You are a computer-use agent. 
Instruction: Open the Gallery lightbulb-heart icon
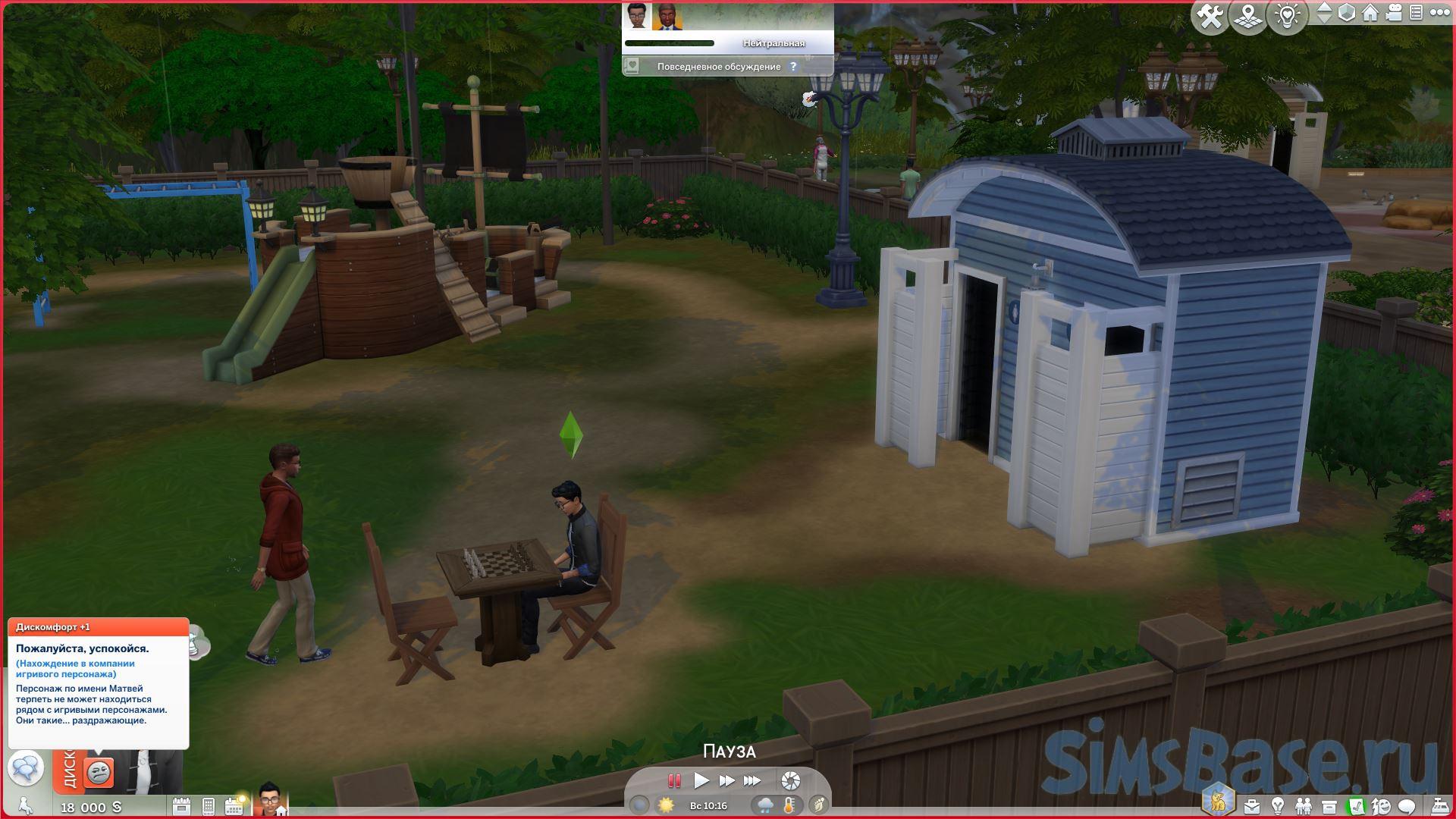[x=1287, y=16]
